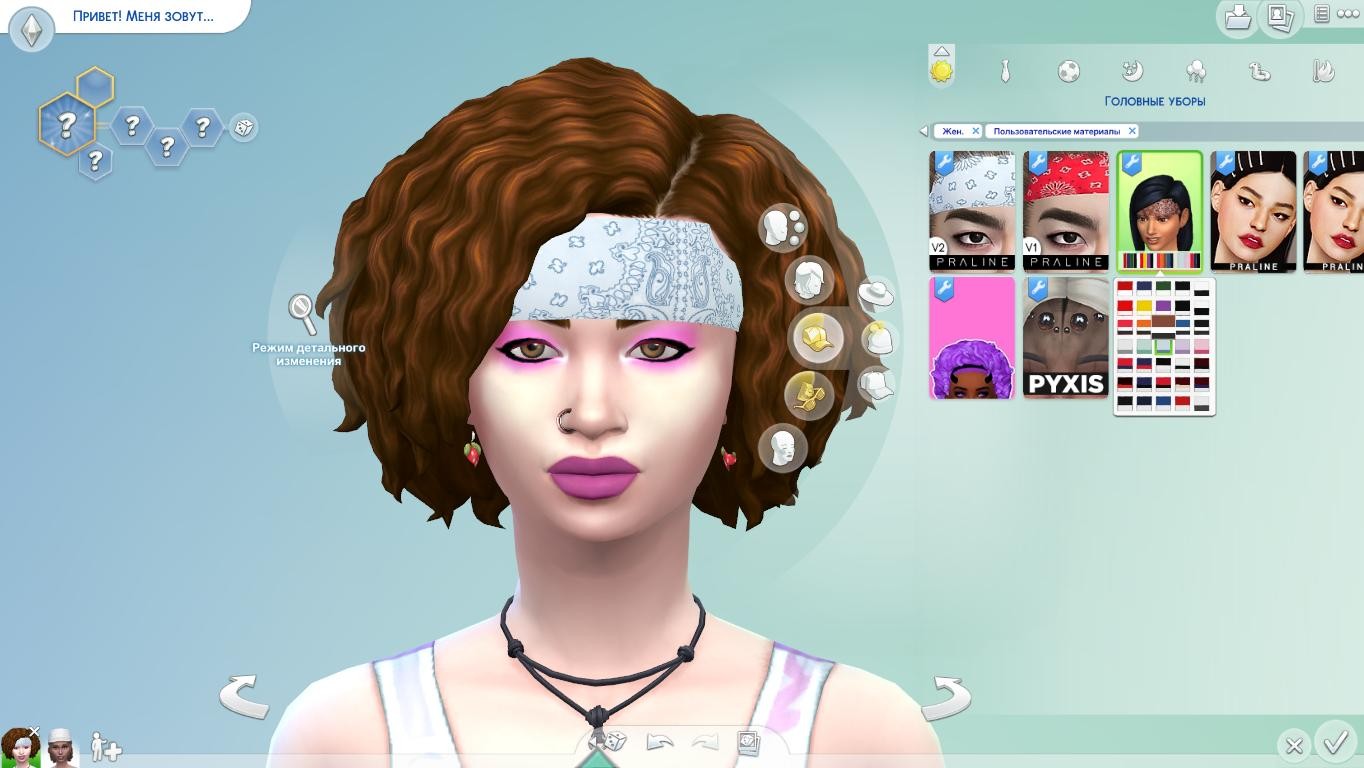This screenshot has width=1364, height=768.
Task: Open the hot weather thermometer outfit tab
Action: click(1323, 71)
